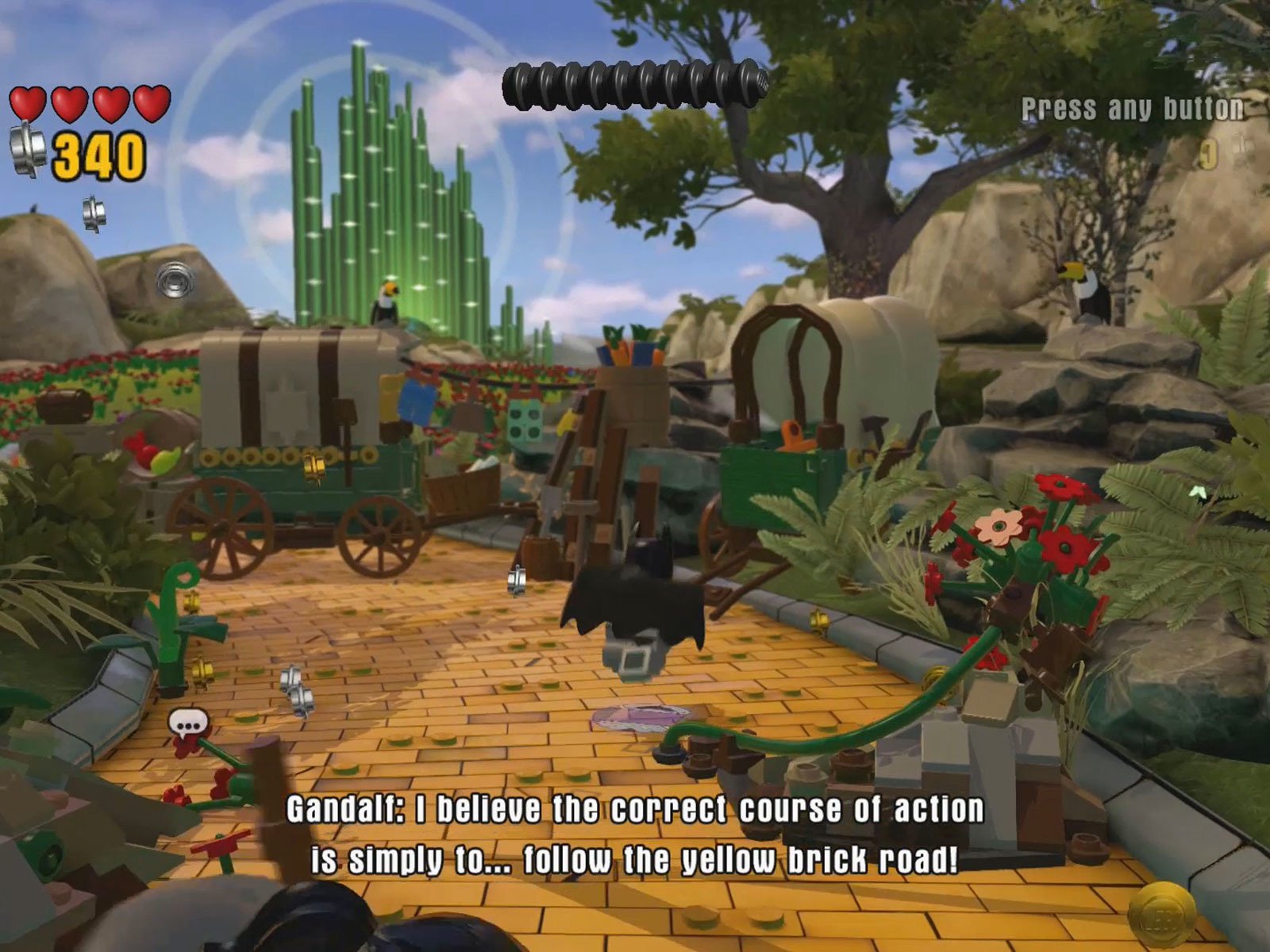Click the stud embedded in the rock
This screenshot has width=1270, height=952.
point(176,282)
